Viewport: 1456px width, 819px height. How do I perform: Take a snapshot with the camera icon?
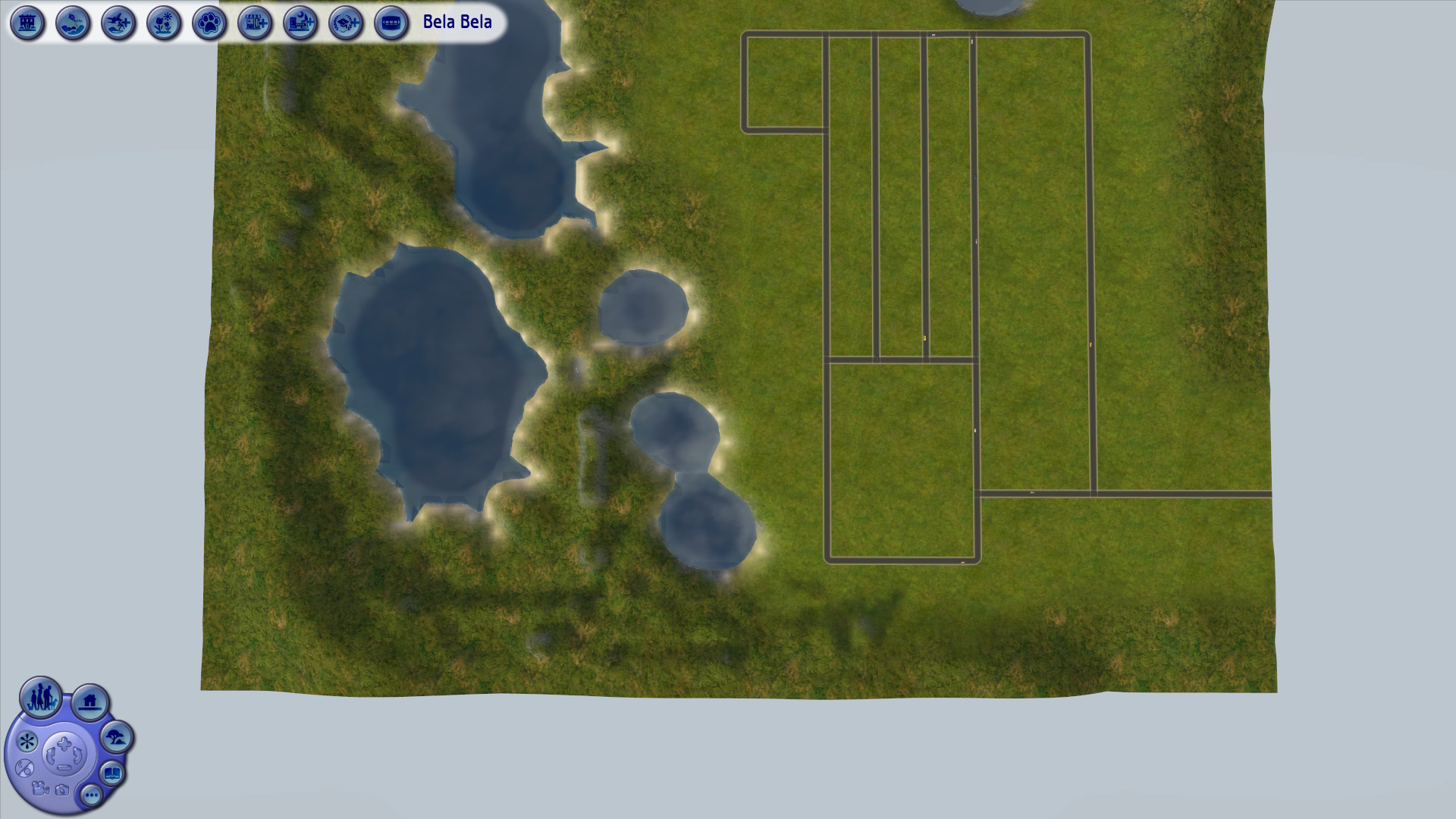pos(62,790)
